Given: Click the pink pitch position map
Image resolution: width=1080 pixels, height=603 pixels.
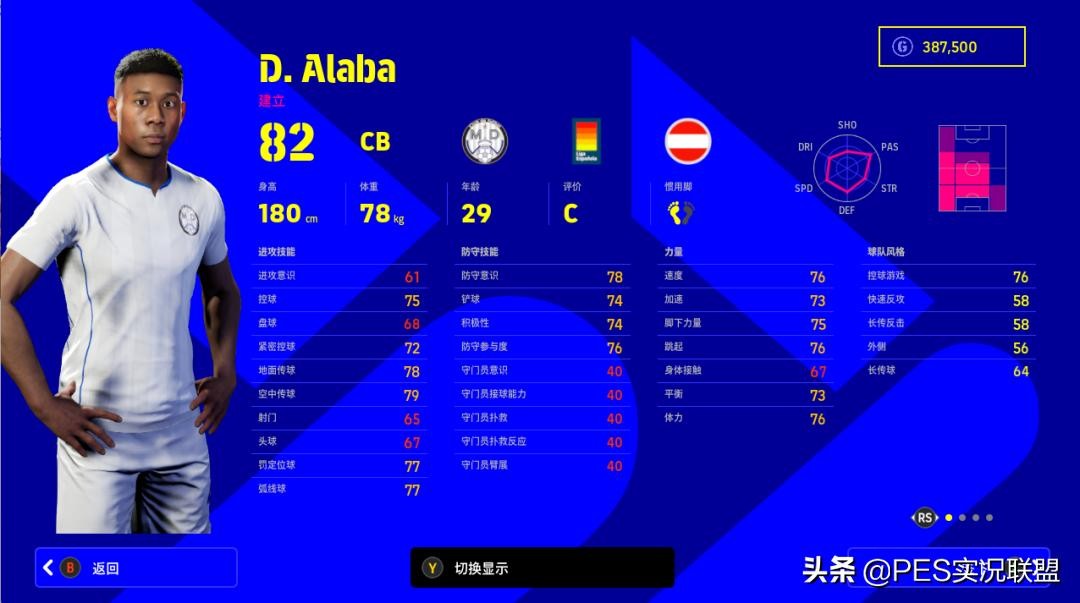Looking at the screenshot, I should point(971,168).
